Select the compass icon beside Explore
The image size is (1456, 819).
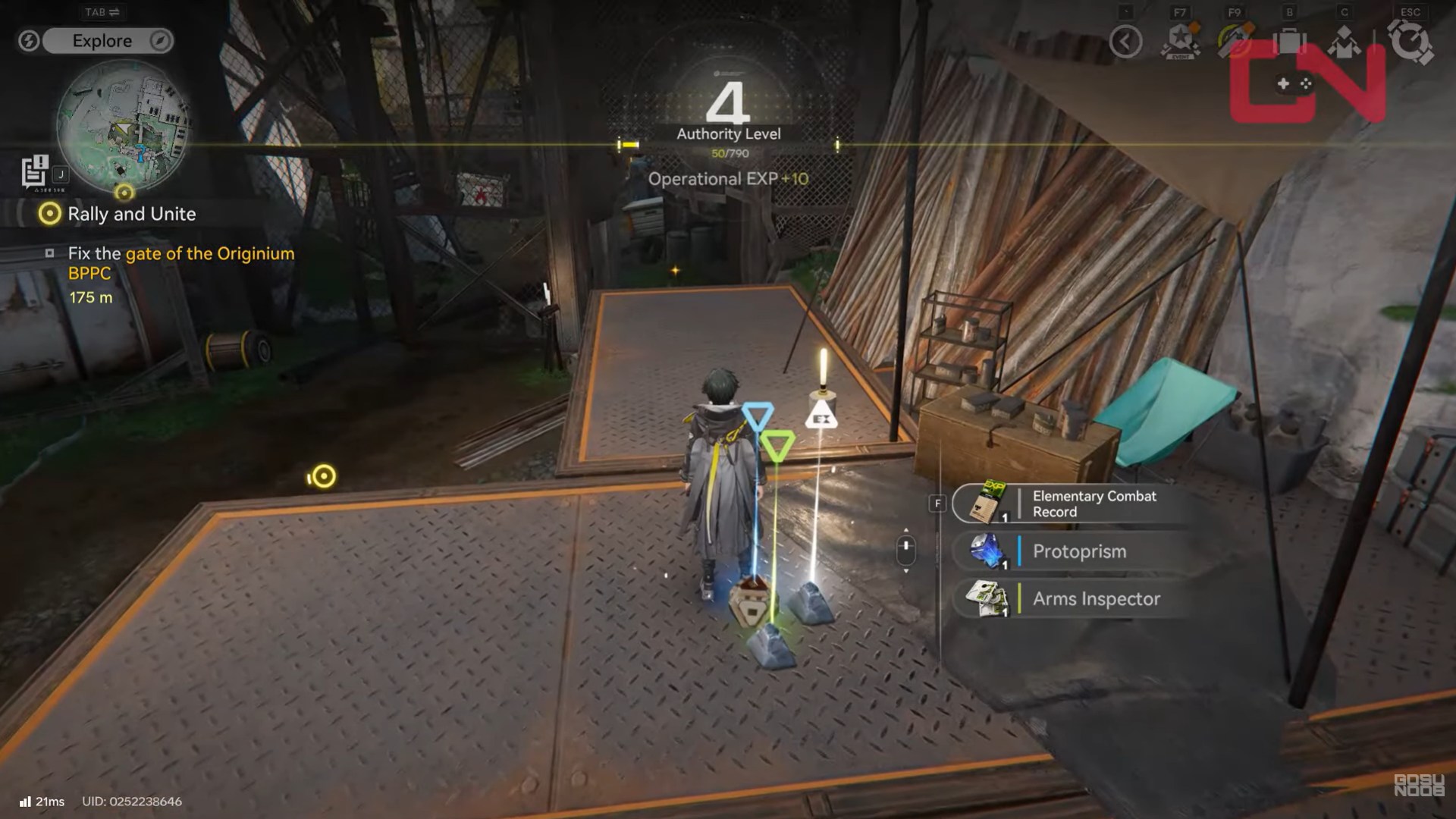158,41
